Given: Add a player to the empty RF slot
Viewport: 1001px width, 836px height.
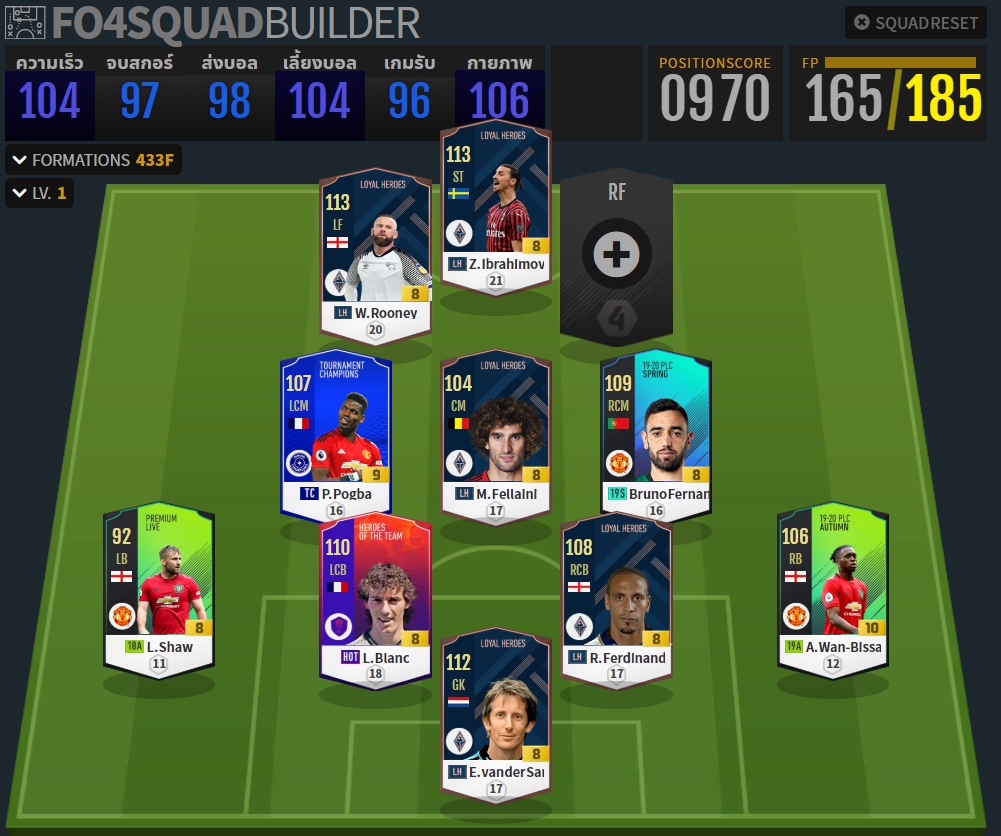Looking at the screenshot, I should 616,254.
